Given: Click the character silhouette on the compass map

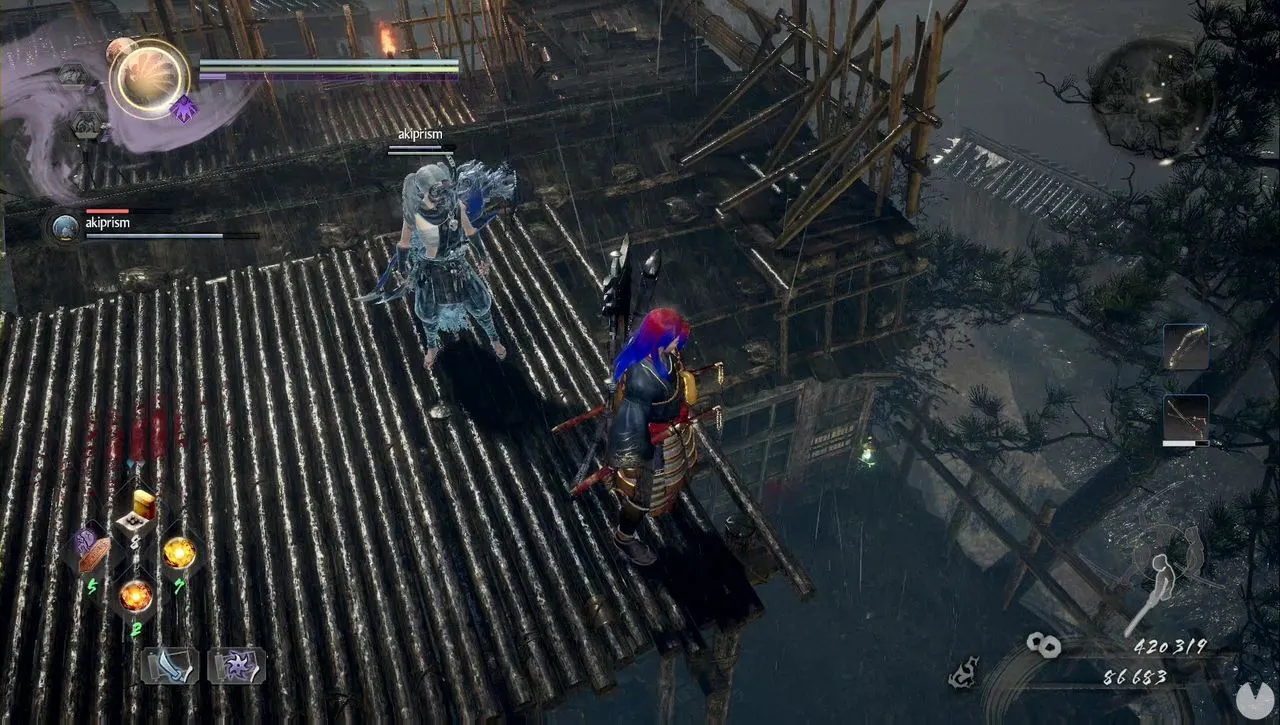Looking at the screenshot, I should click(1162, 577).
